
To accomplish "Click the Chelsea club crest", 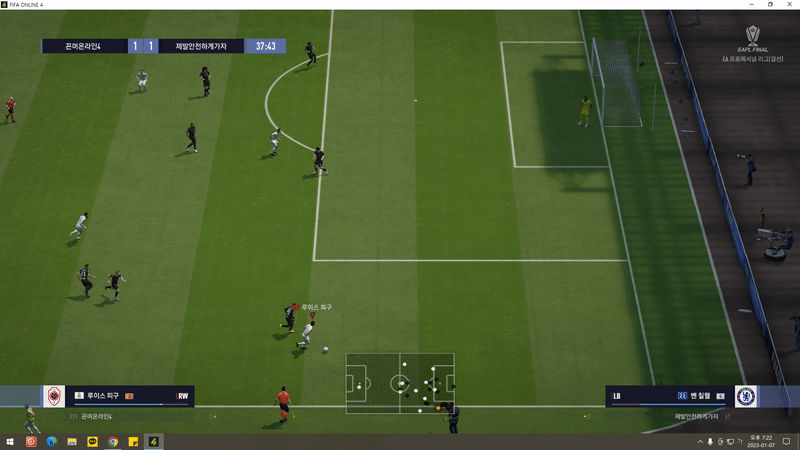I will [x=745, y=396].
